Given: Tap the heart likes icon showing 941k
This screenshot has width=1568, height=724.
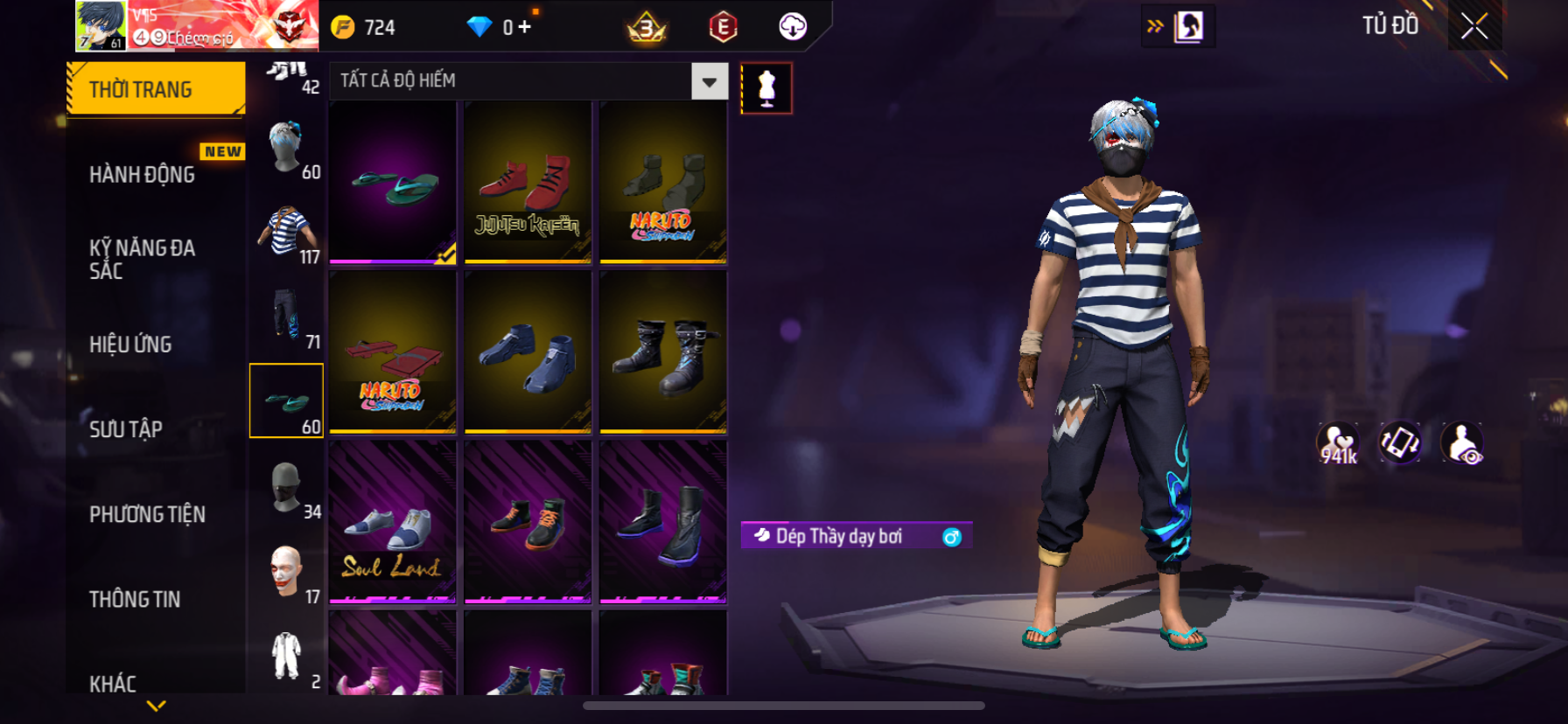Looking at the screenshot, I should click(1338, 443).
